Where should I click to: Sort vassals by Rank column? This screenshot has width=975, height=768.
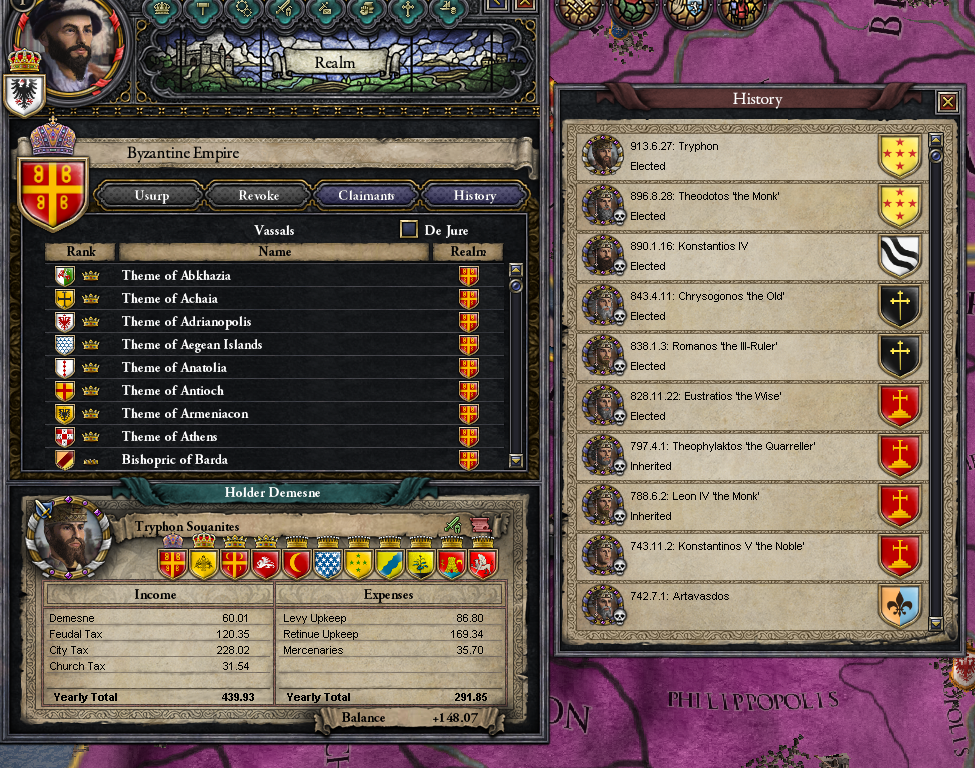point(81,252)
